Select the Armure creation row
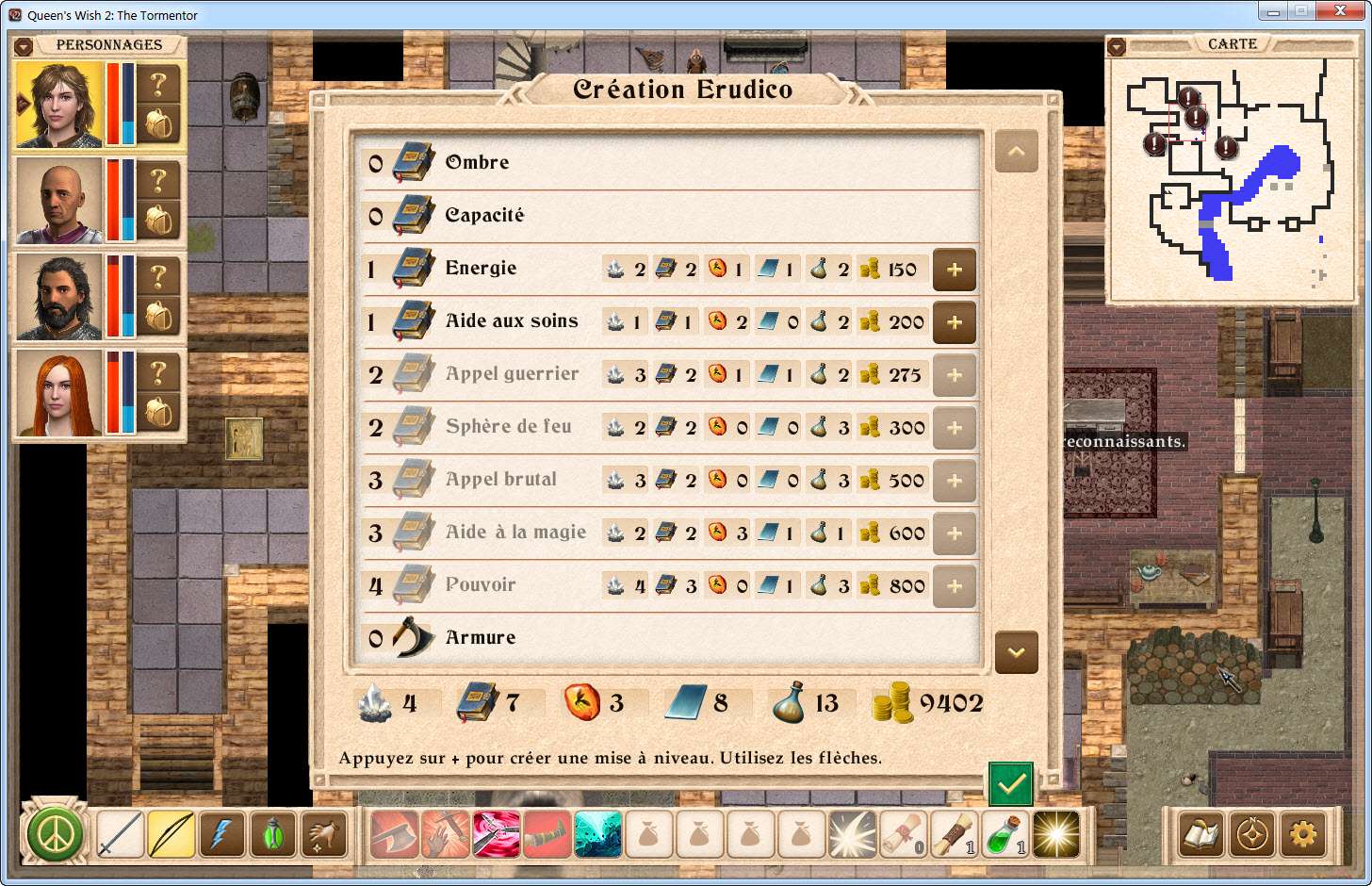Viewport: 1372px width, 886px height. 481,637
